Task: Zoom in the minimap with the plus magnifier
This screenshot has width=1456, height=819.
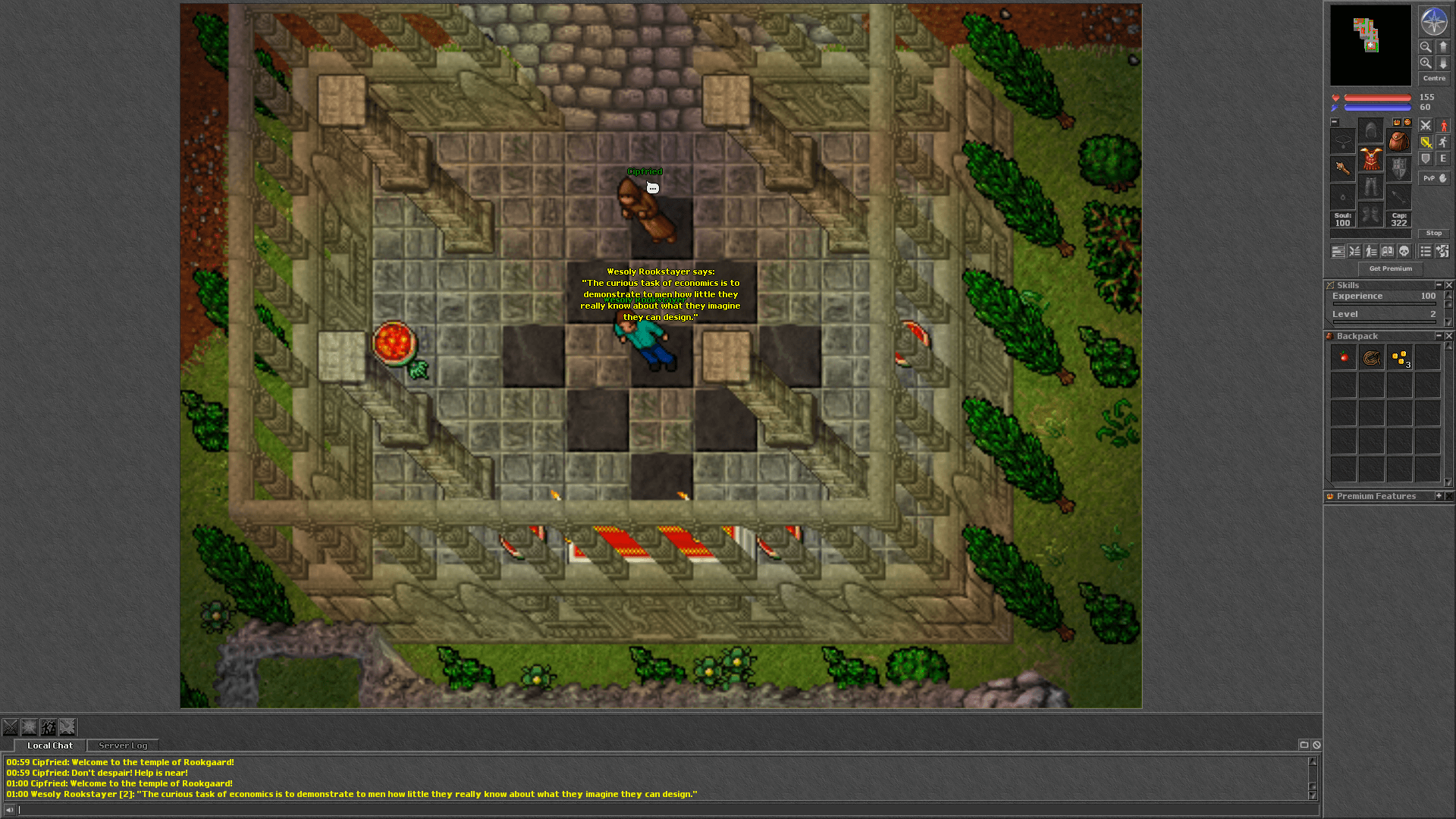Action: (1426, 64)
